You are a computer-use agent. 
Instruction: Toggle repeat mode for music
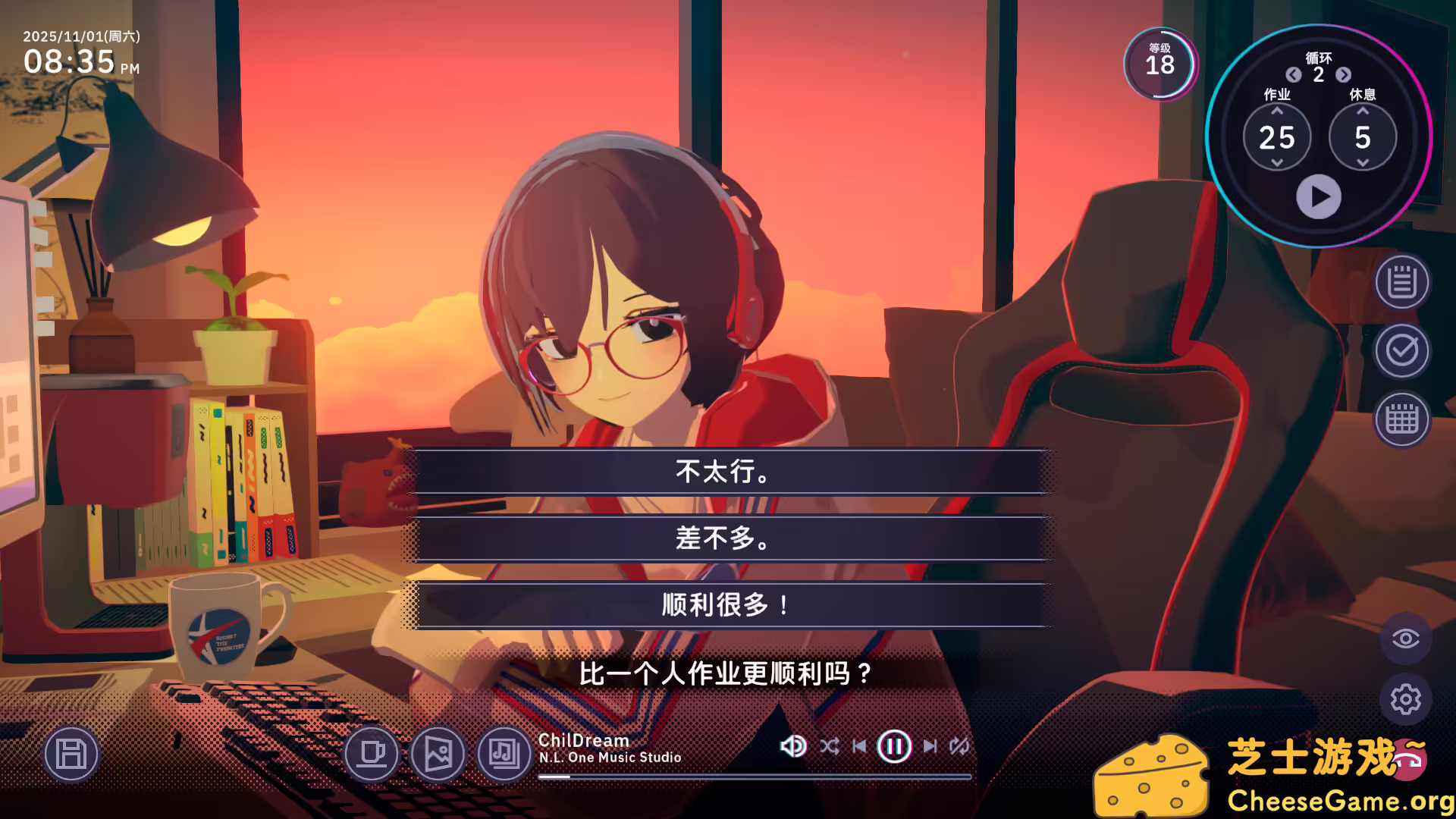click(x=959, y=746)
